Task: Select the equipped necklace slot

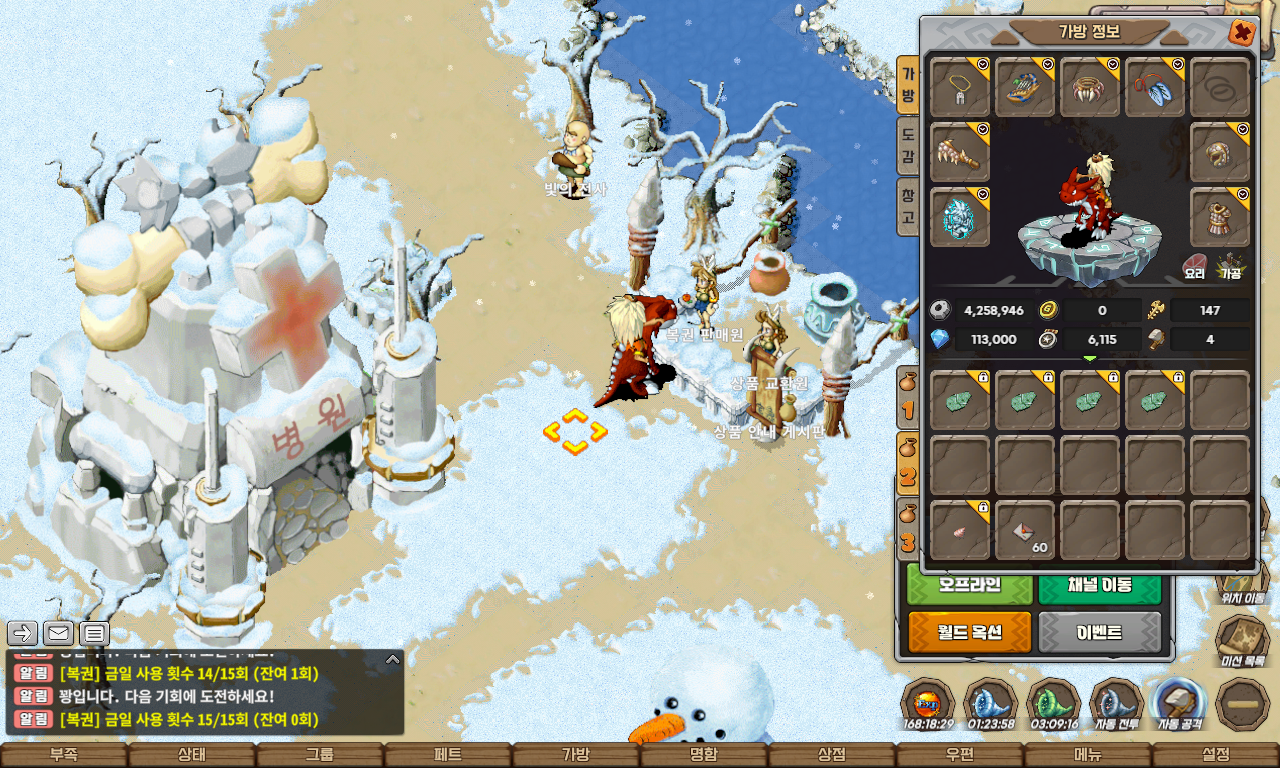Action: tap(960, 88)
